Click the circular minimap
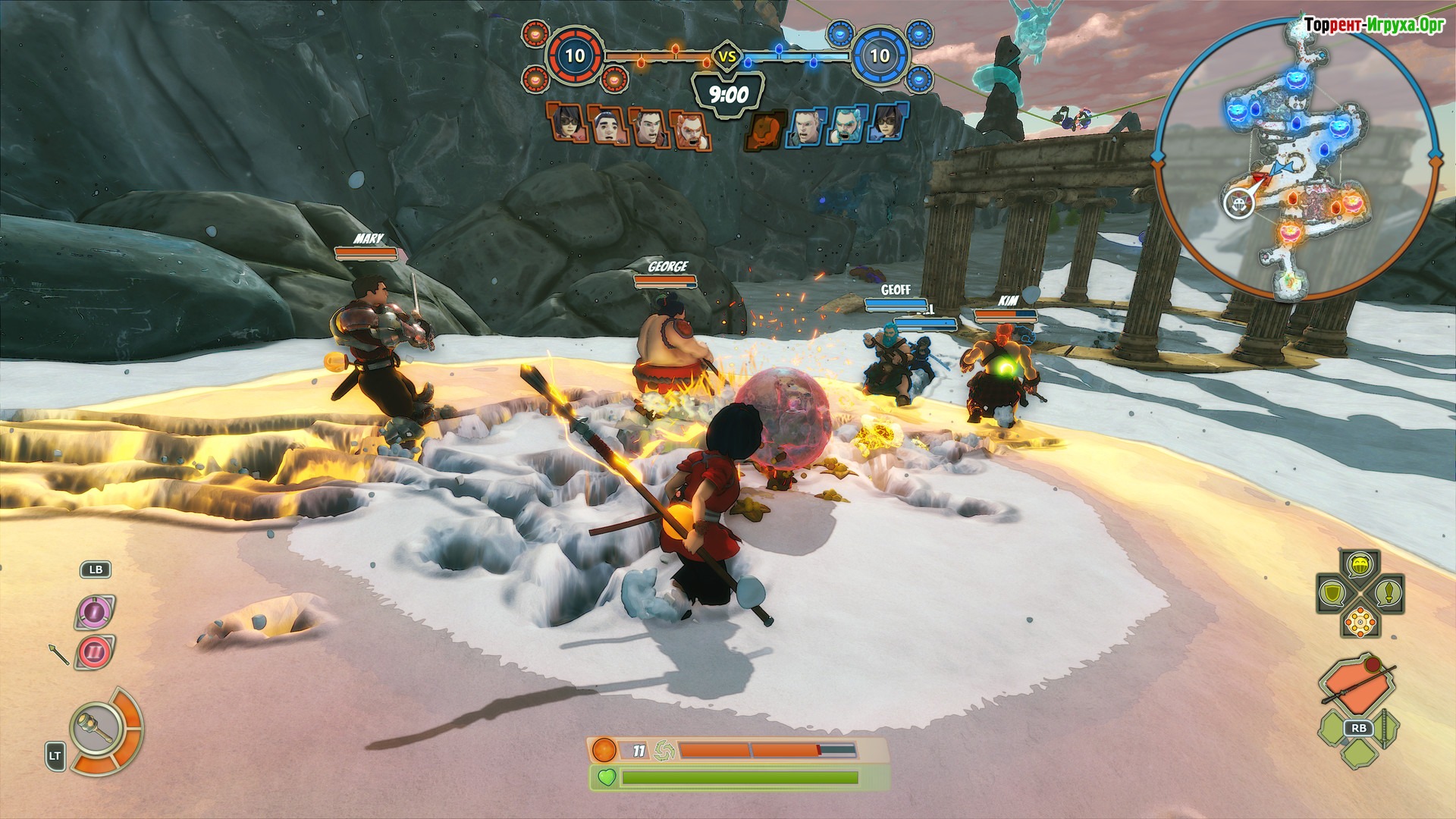The height and width of the screenshot is (819, 1456). (x=1298, y=158)
